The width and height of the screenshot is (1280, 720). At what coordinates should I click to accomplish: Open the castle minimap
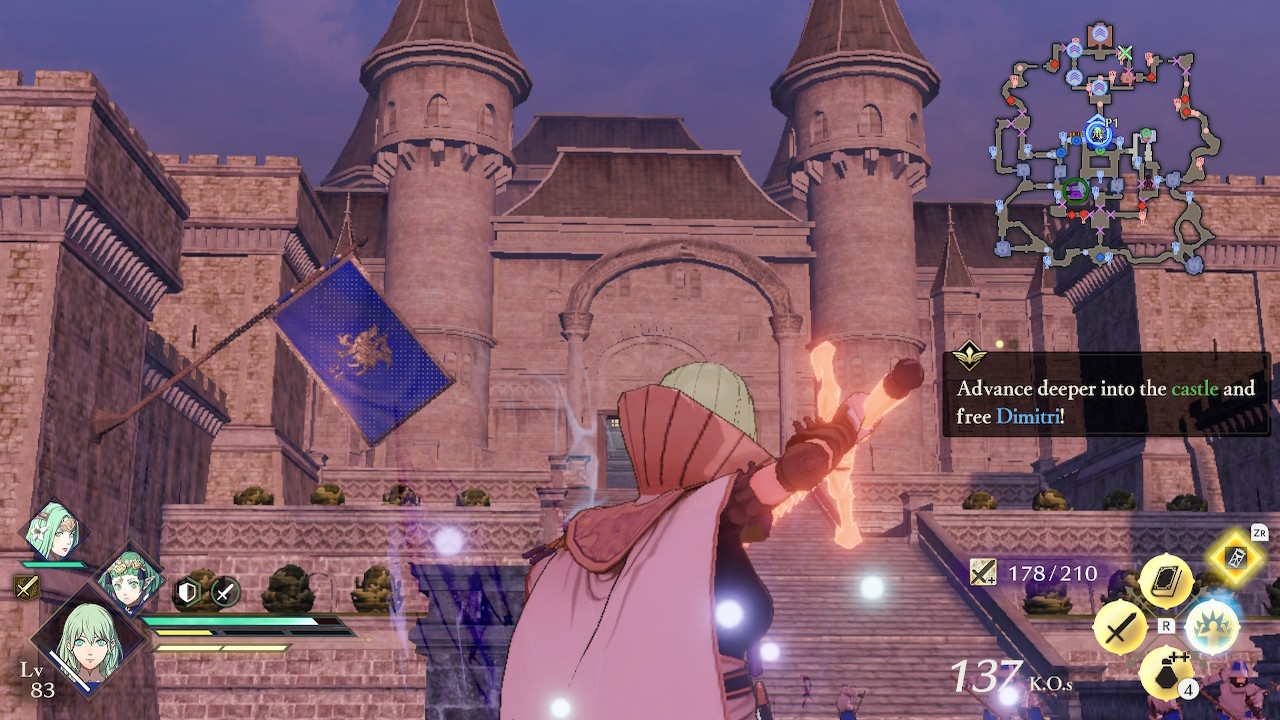[1098, 150]
